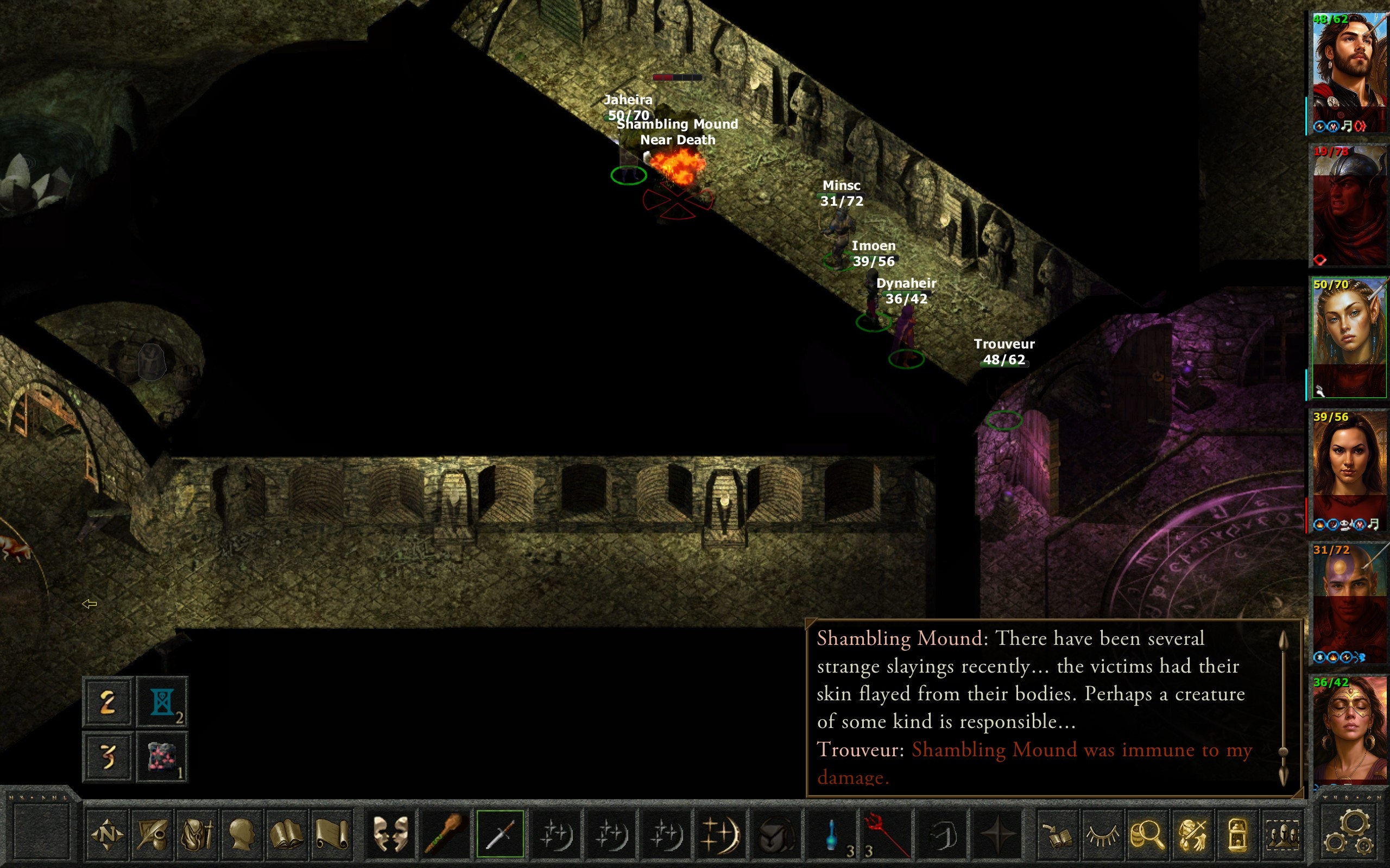The image size is (1390, 868).
Task: Cast the teal hourglass skull spell
Action: click(x=162, y=702)
